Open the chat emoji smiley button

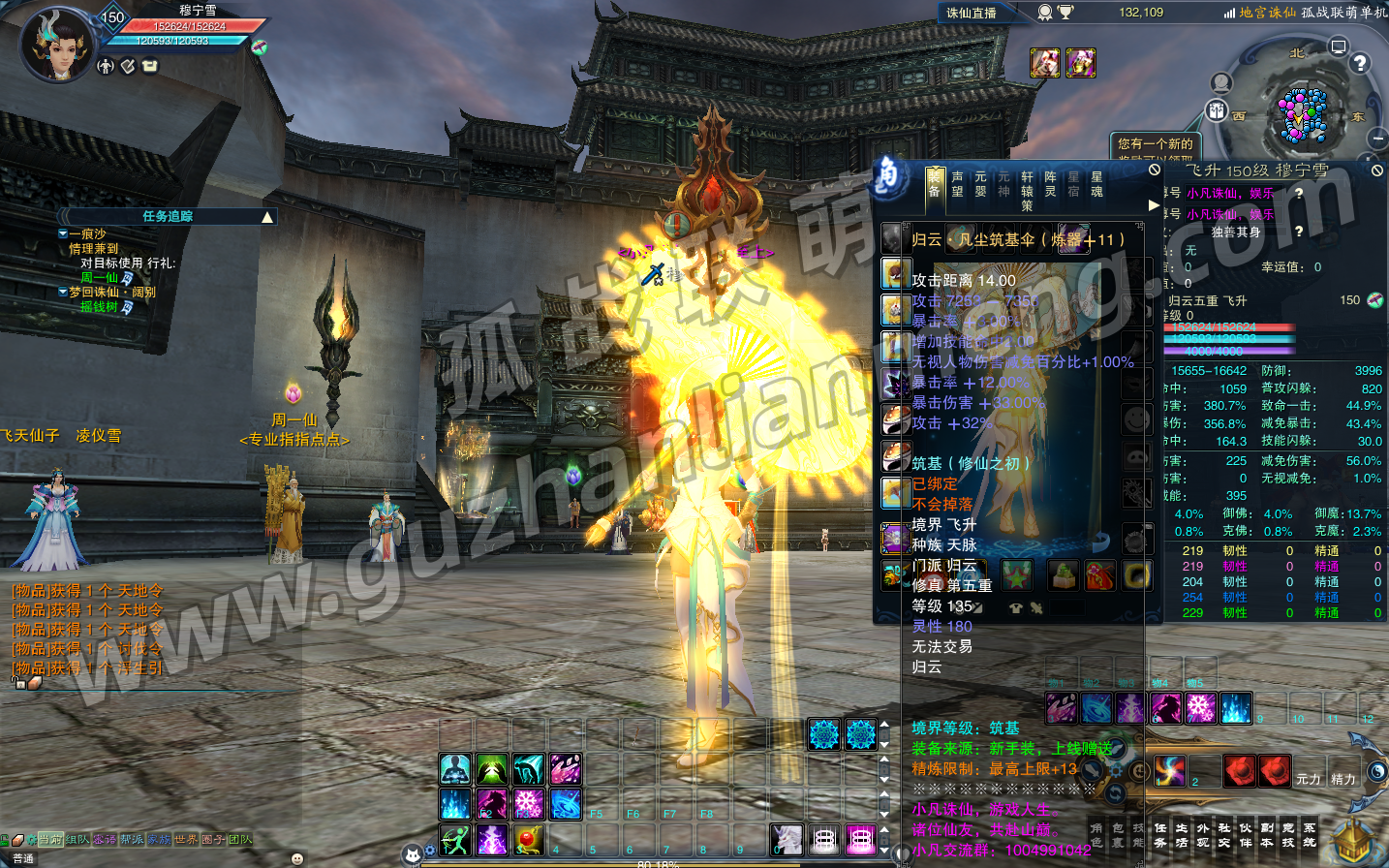pos(296,858)
